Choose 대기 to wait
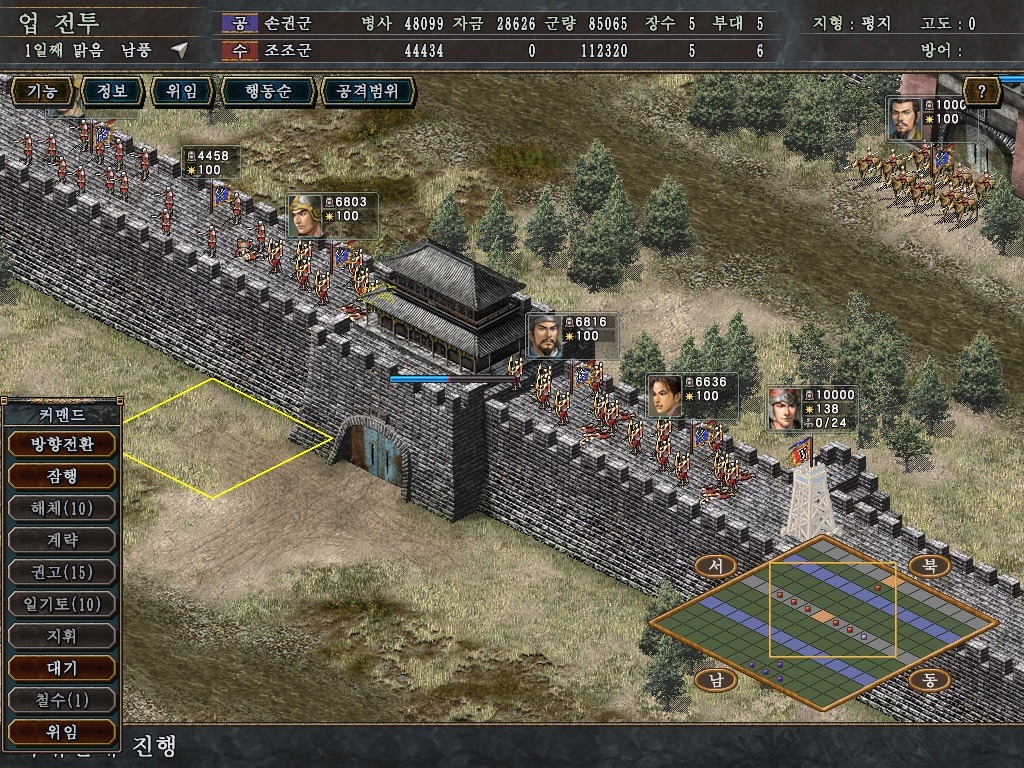The height and width of the screenshot is (768, 1024). [x=61, y=667]
